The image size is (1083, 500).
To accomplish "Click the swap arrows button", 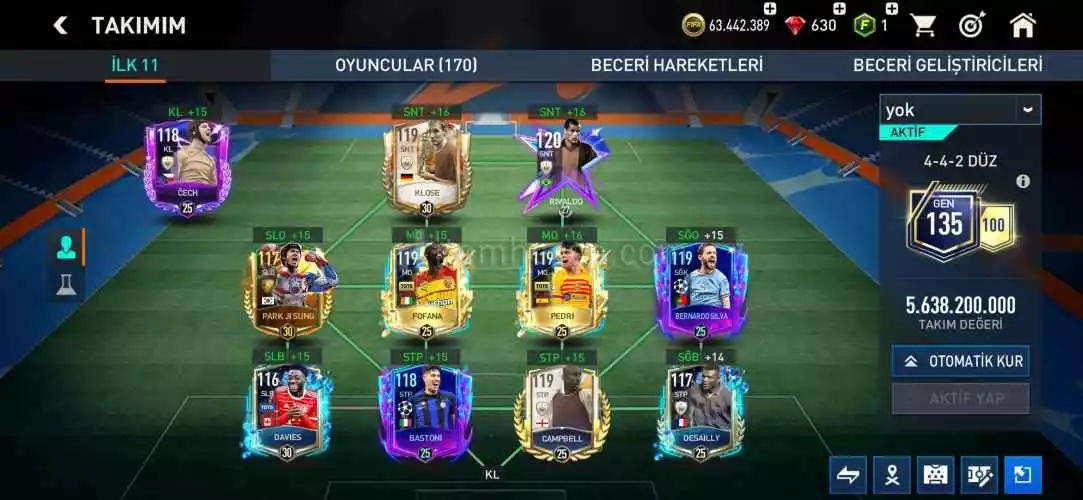I will (x=848, y=475).
